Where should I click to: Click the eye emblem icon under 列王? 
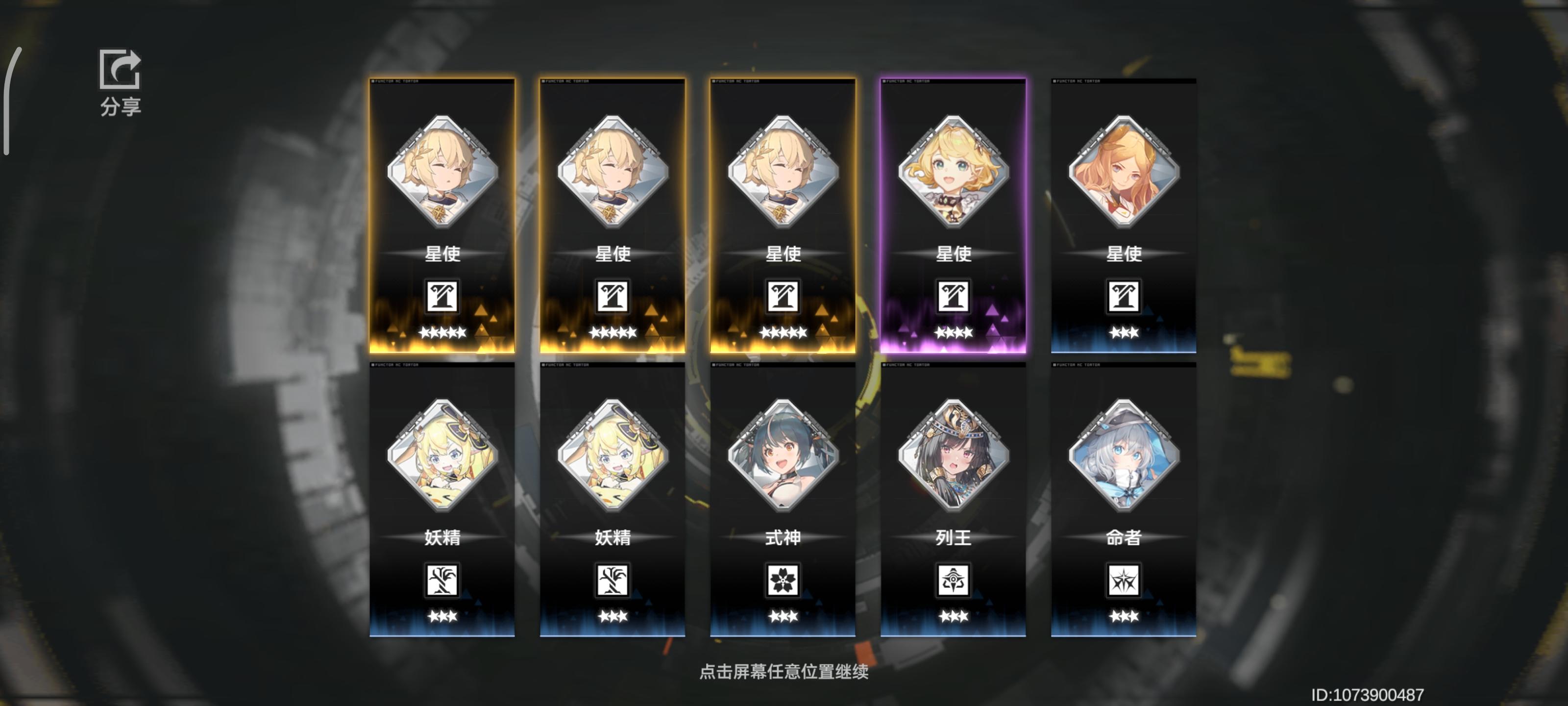953,580
